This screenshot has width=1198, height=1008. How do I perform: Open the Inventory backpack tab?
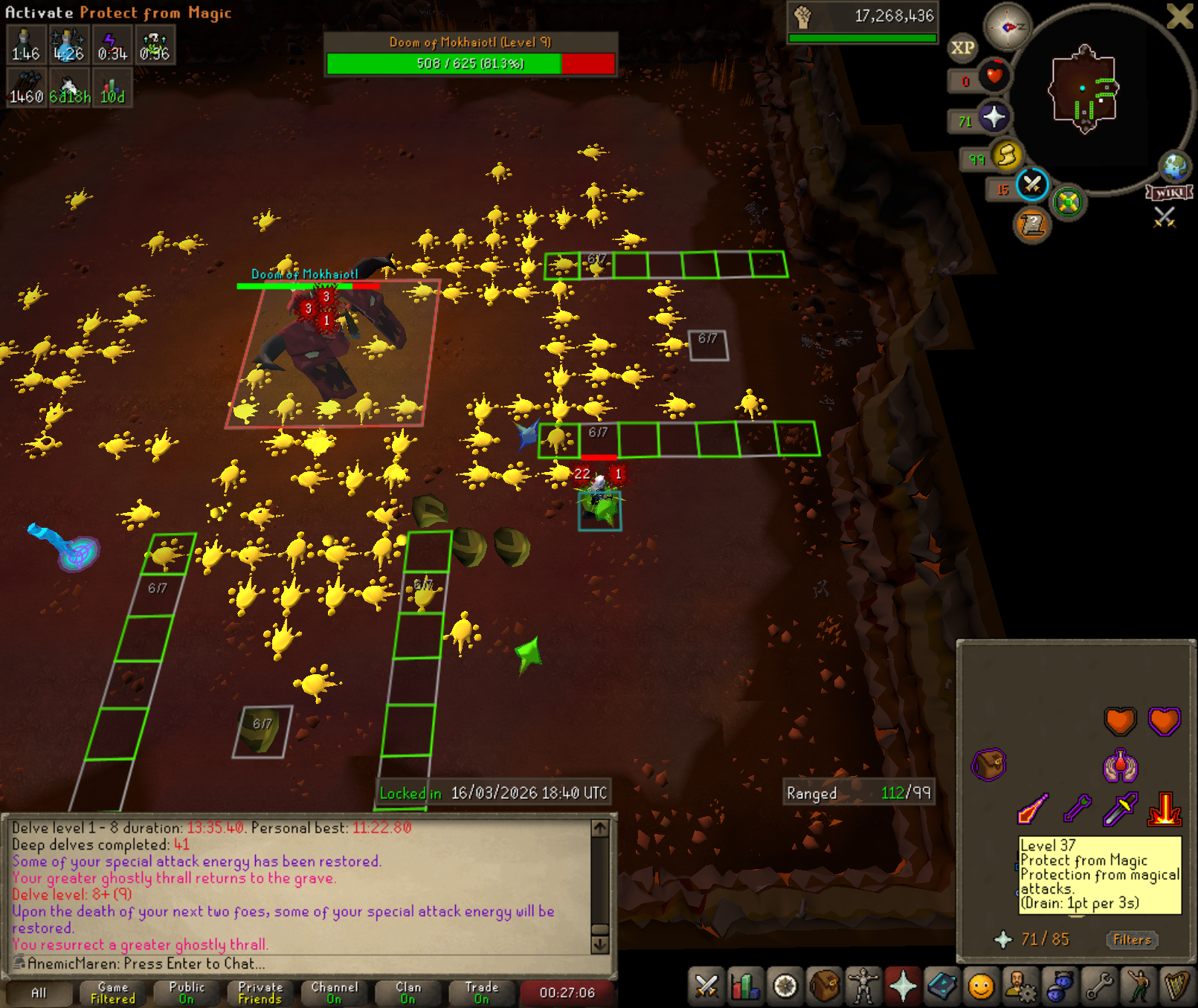coord(824,986)
